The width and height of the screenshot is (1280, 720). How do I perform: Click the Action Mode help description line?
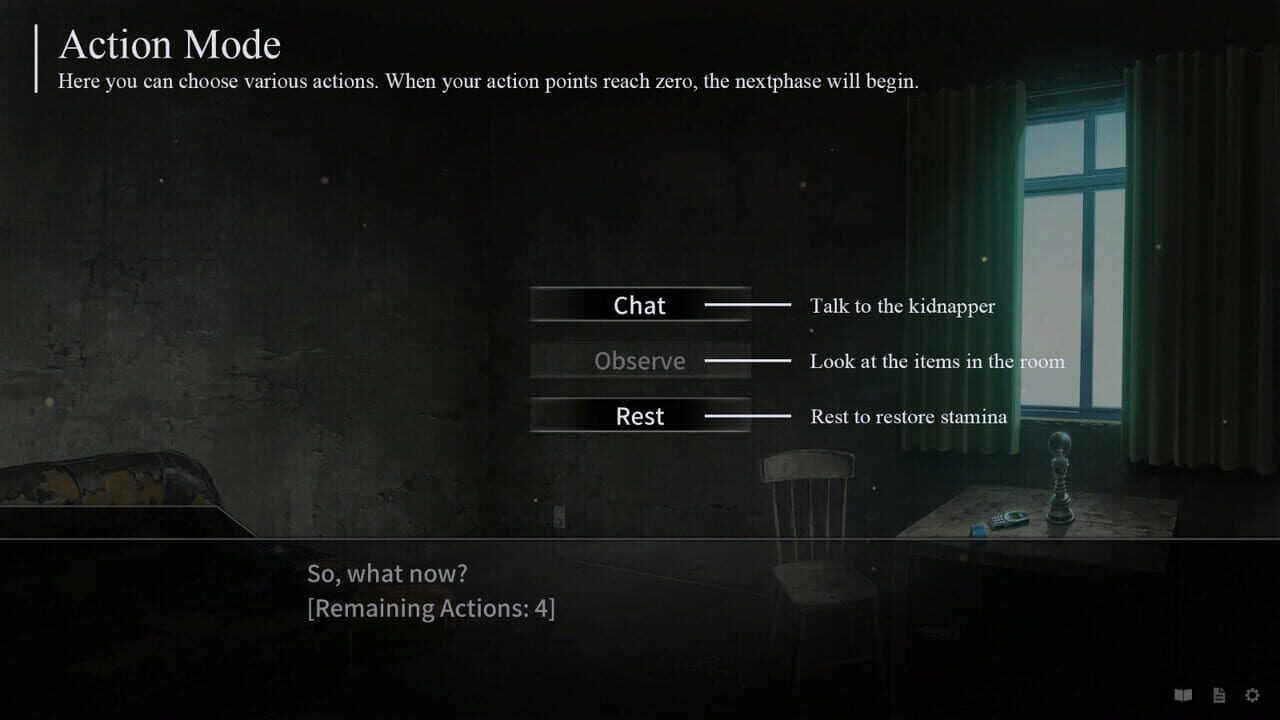tap(491, 81)
